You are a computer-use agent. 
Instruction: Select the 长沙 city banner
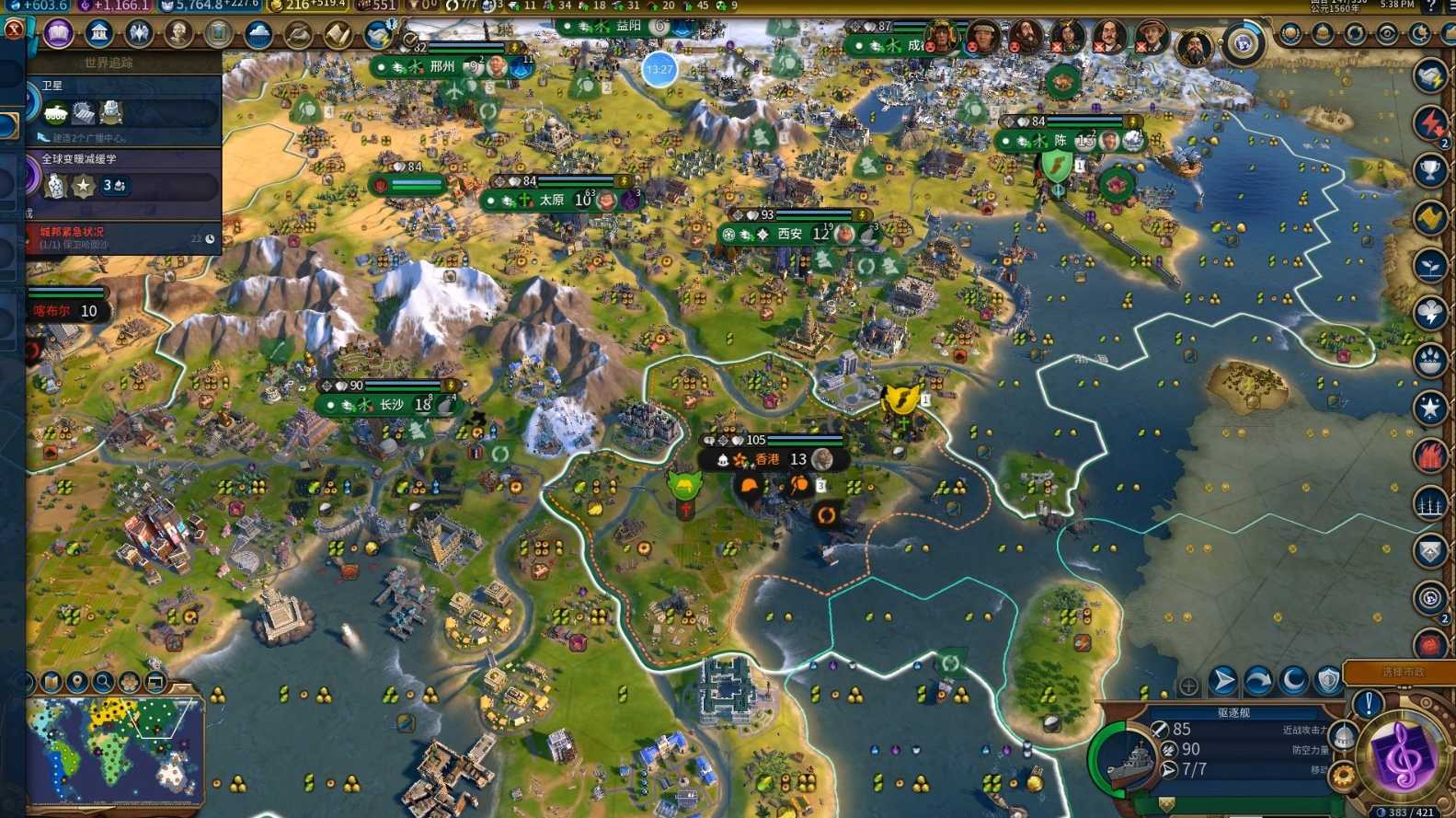pyautogui.click(x=390, y=405)
